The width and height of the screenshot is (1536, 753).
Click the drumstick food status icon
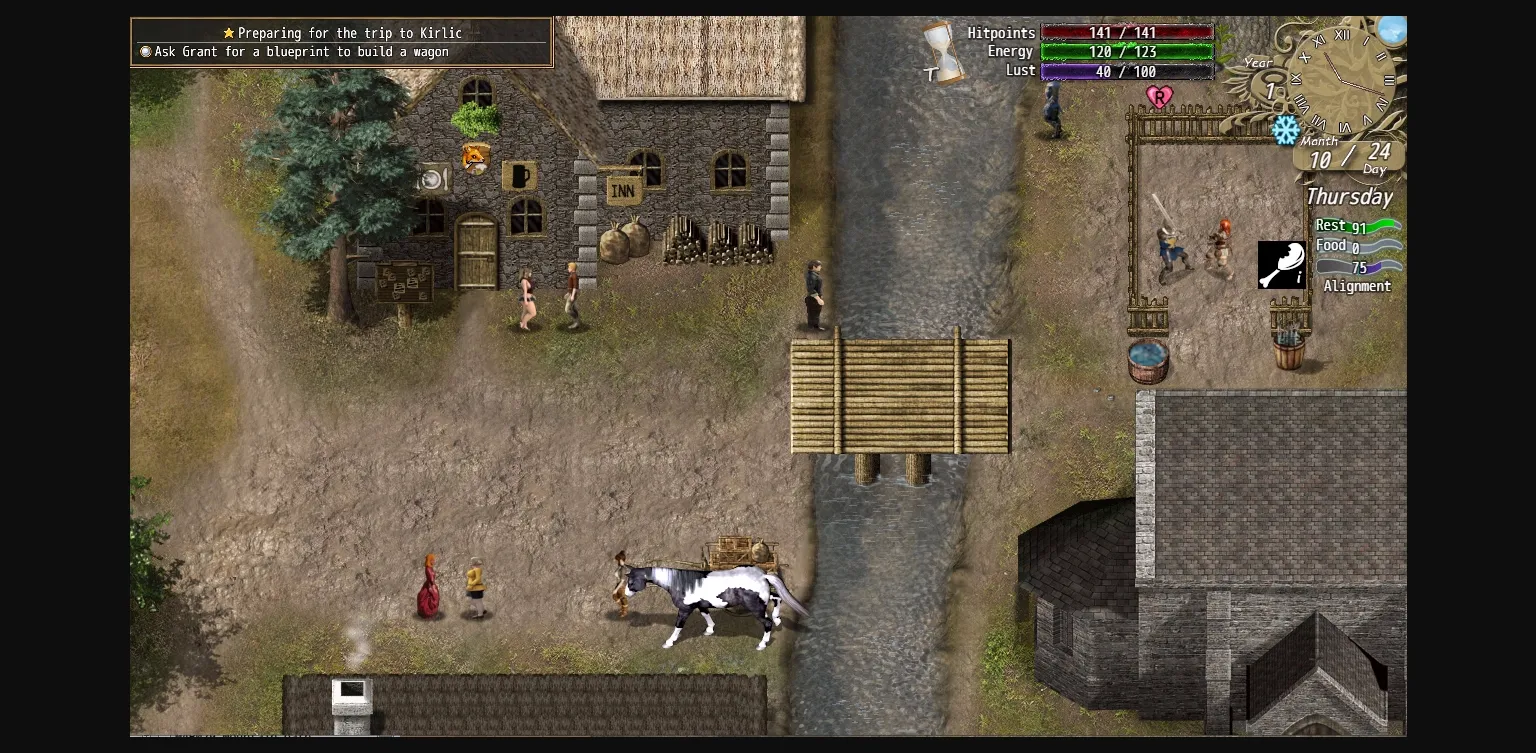click(1283, 264)
